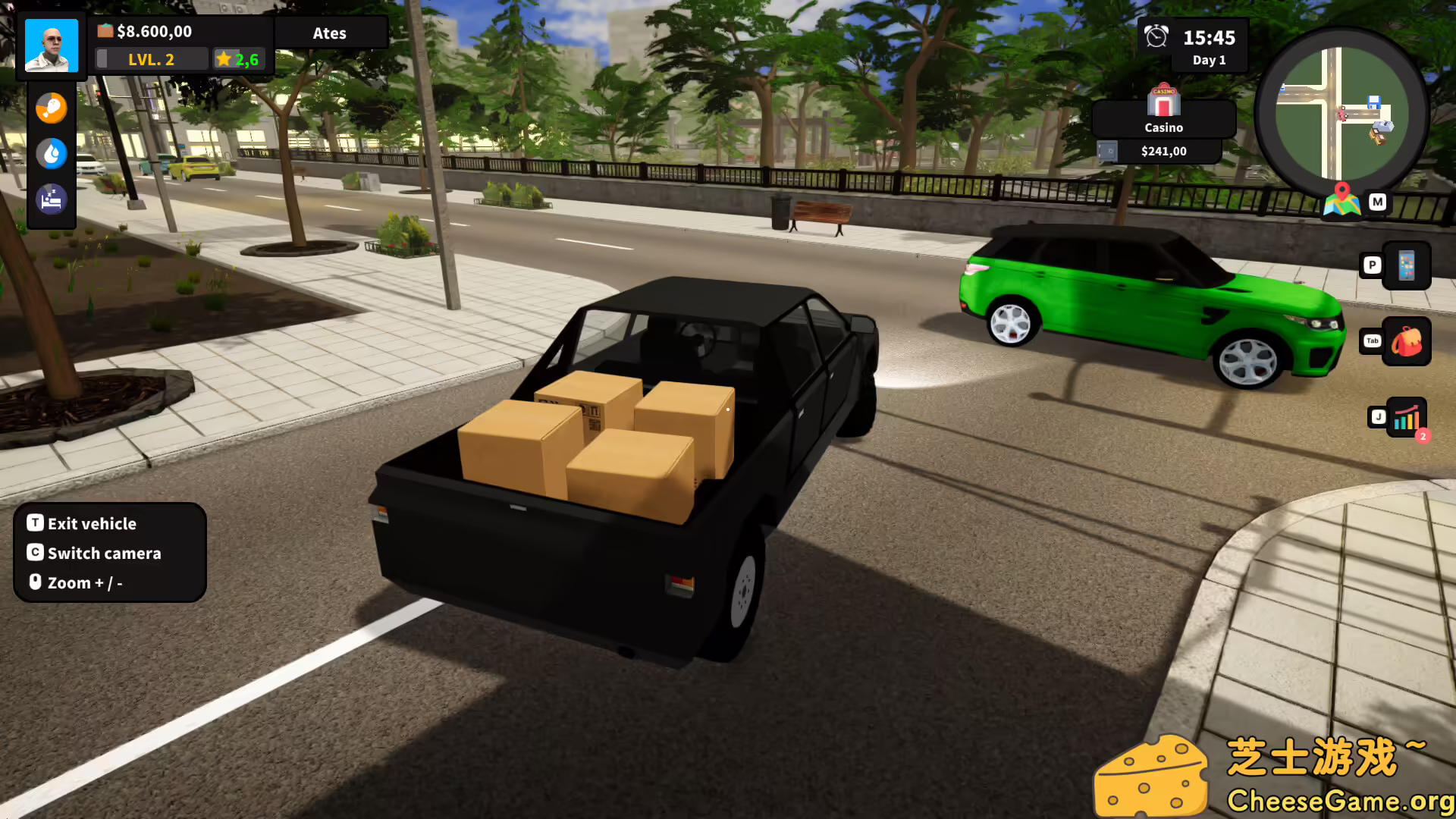Screen dimensions: 1456x819
Task: Open the map pin icon below the minimap
Action: tap(1342, 202)
